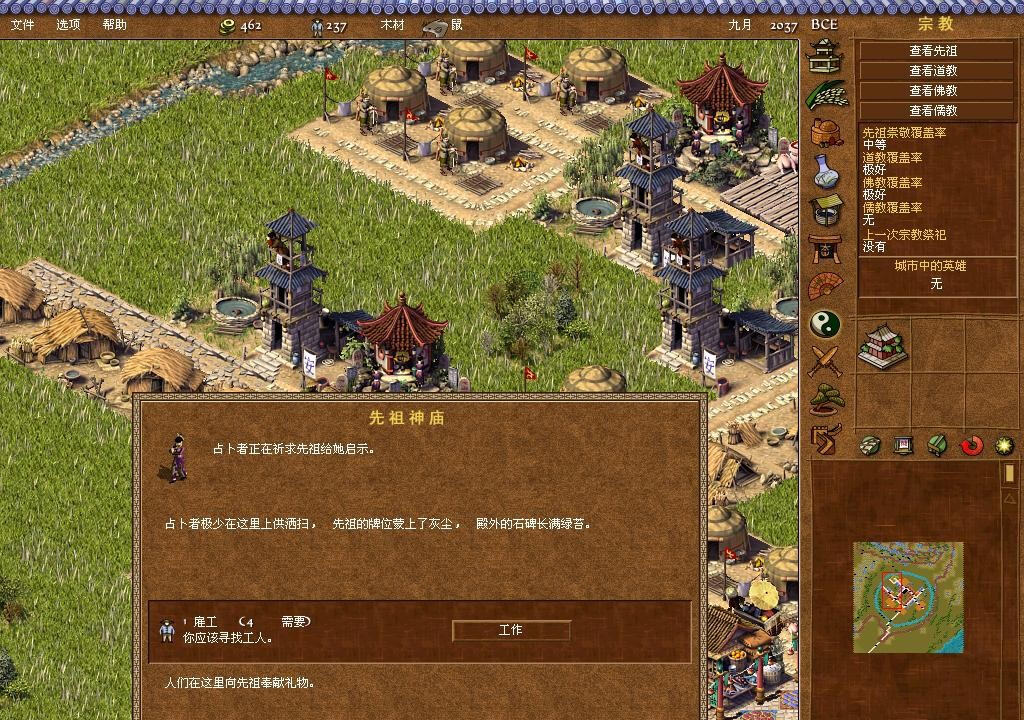Screen dimensions: 1024x720
Task: Click the 工作 button in shrine panel
Action: pyautogui.click(x=510, y=630)
